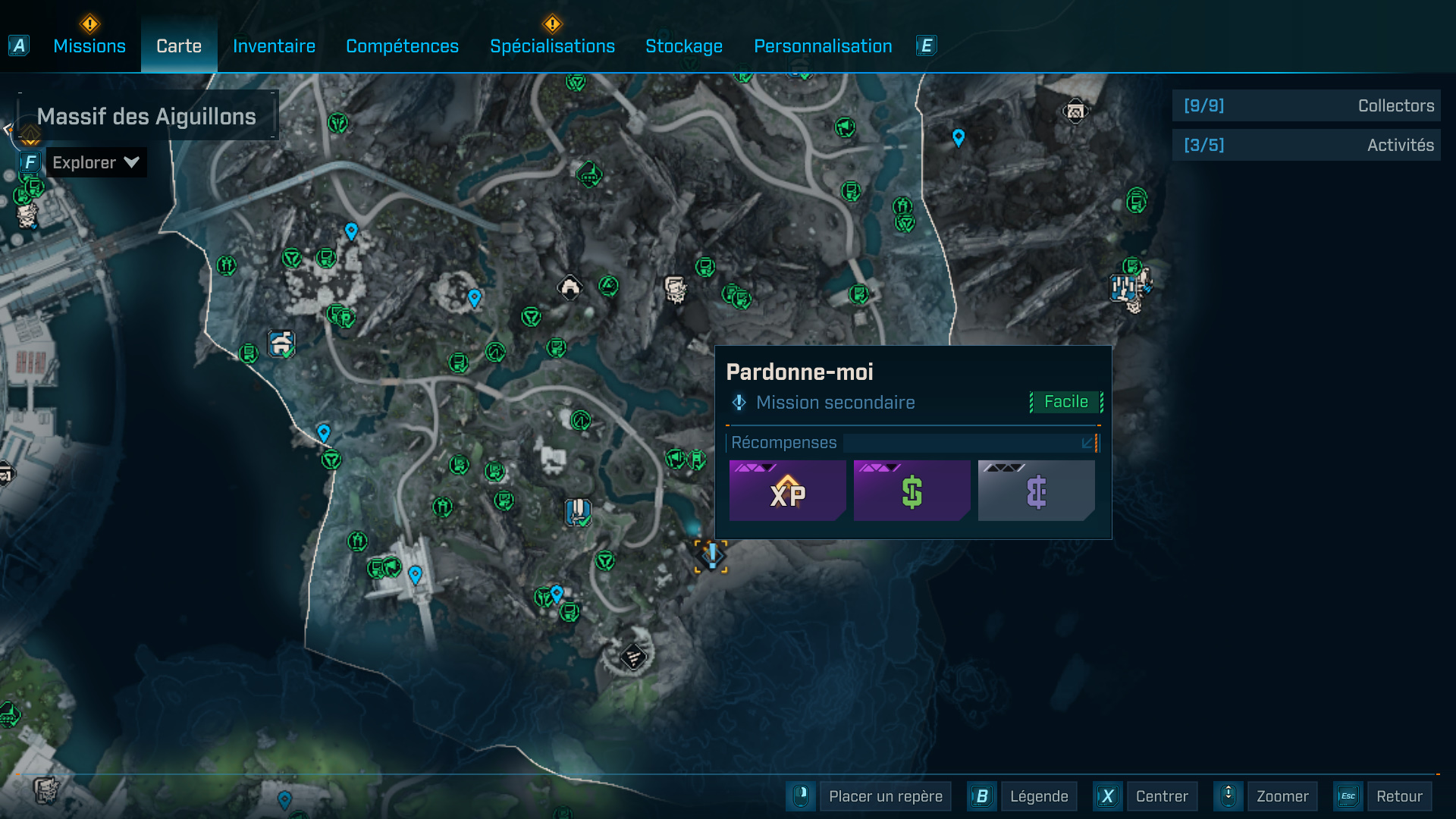Click the purple currency reward icon
This screenshot has width=1456, height=819.
tap(1036, 490)
